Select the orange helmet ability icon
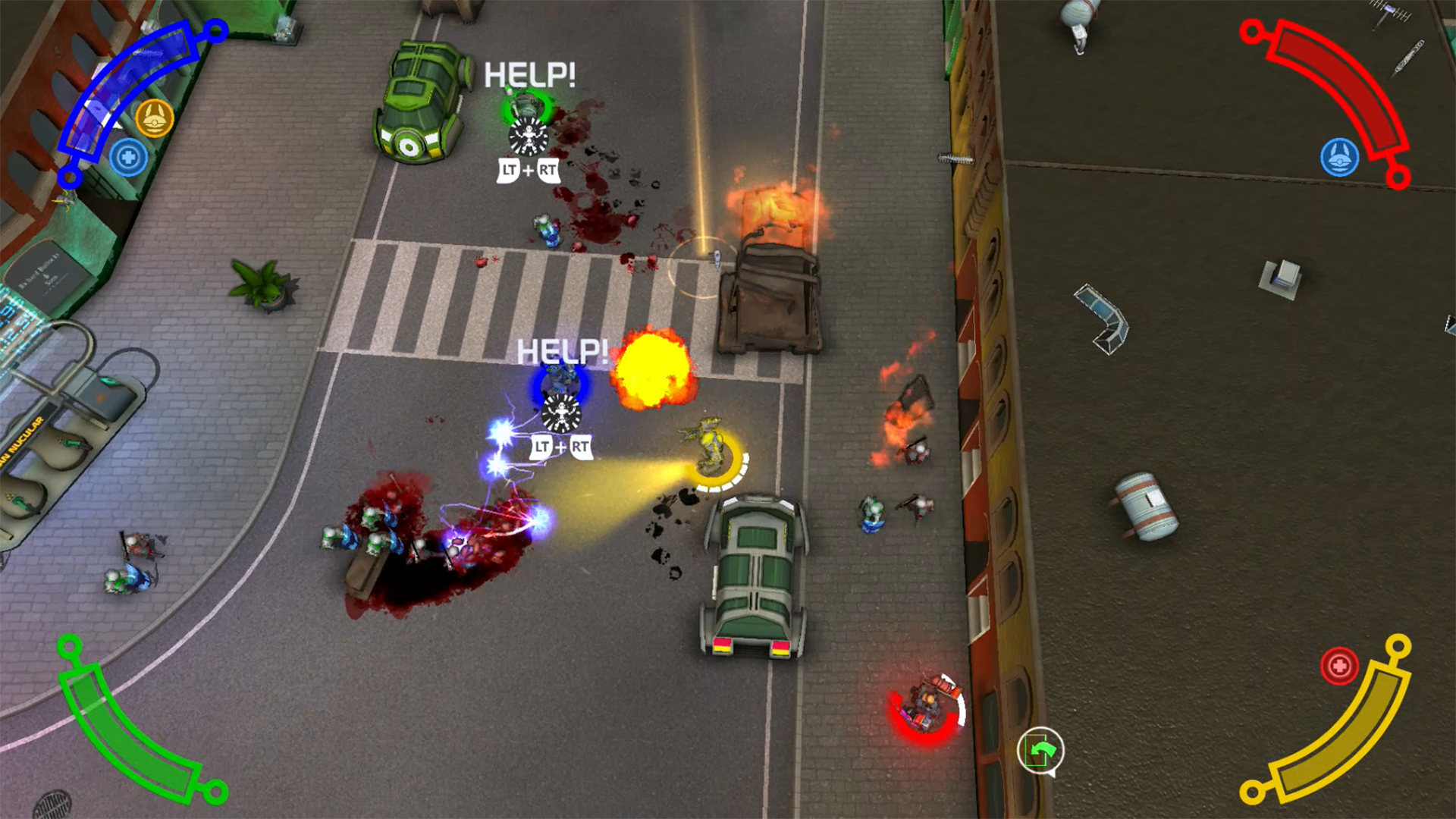 [155, 118]
